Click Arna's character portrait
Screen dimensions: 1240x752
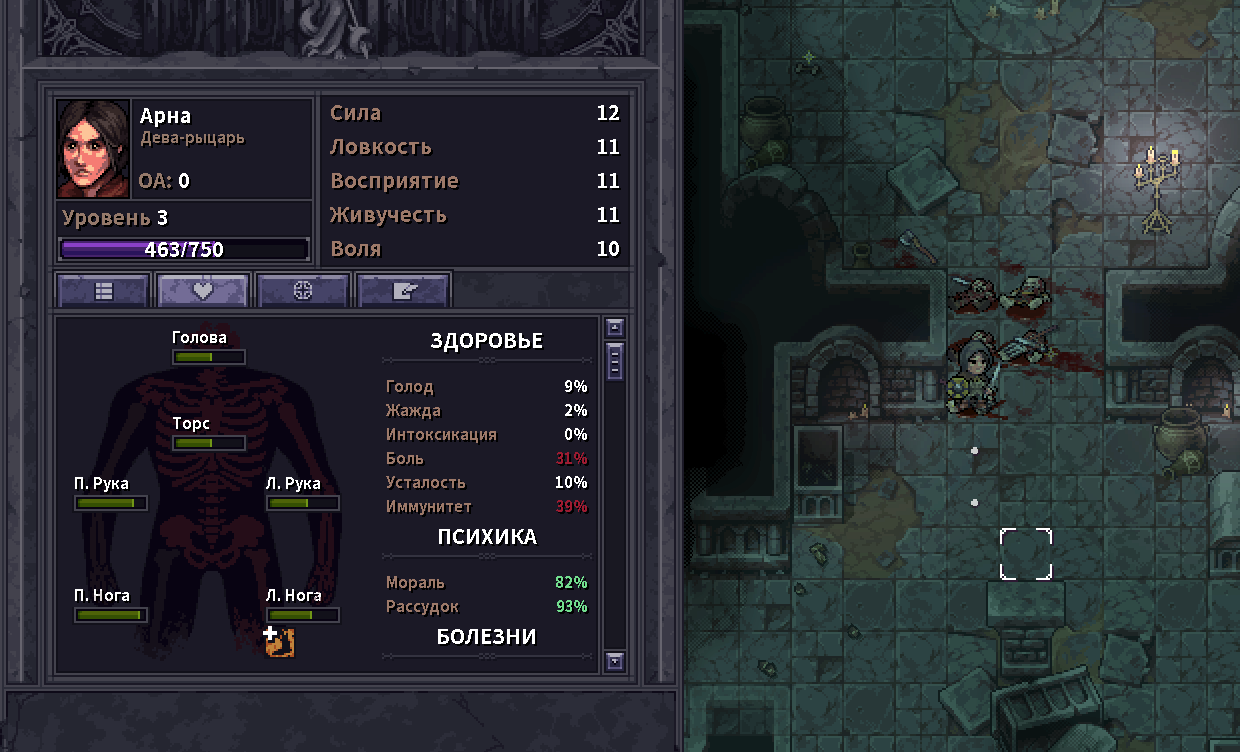click(93, 149)
